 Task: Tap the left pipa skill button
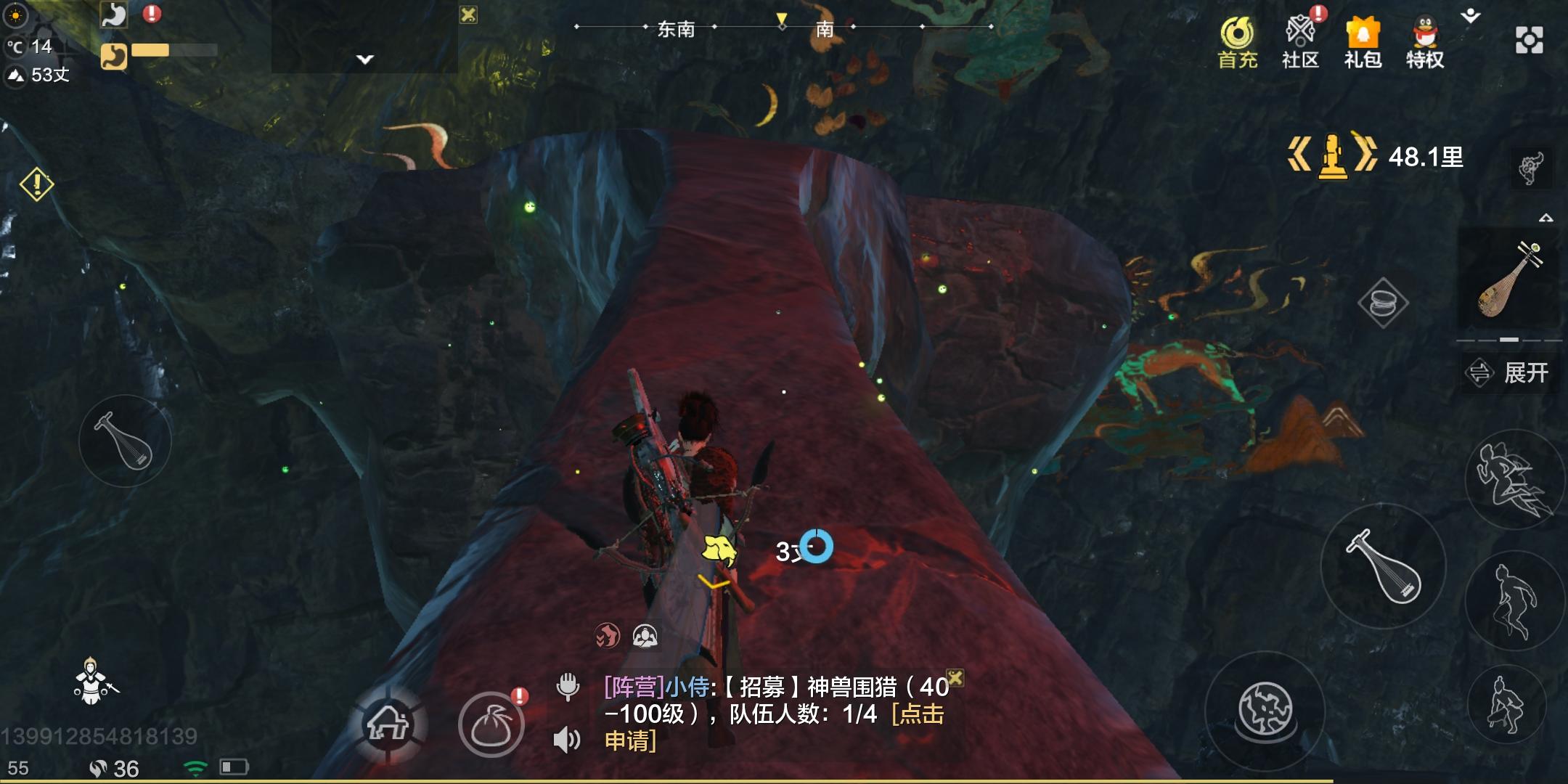pos(125,441)
